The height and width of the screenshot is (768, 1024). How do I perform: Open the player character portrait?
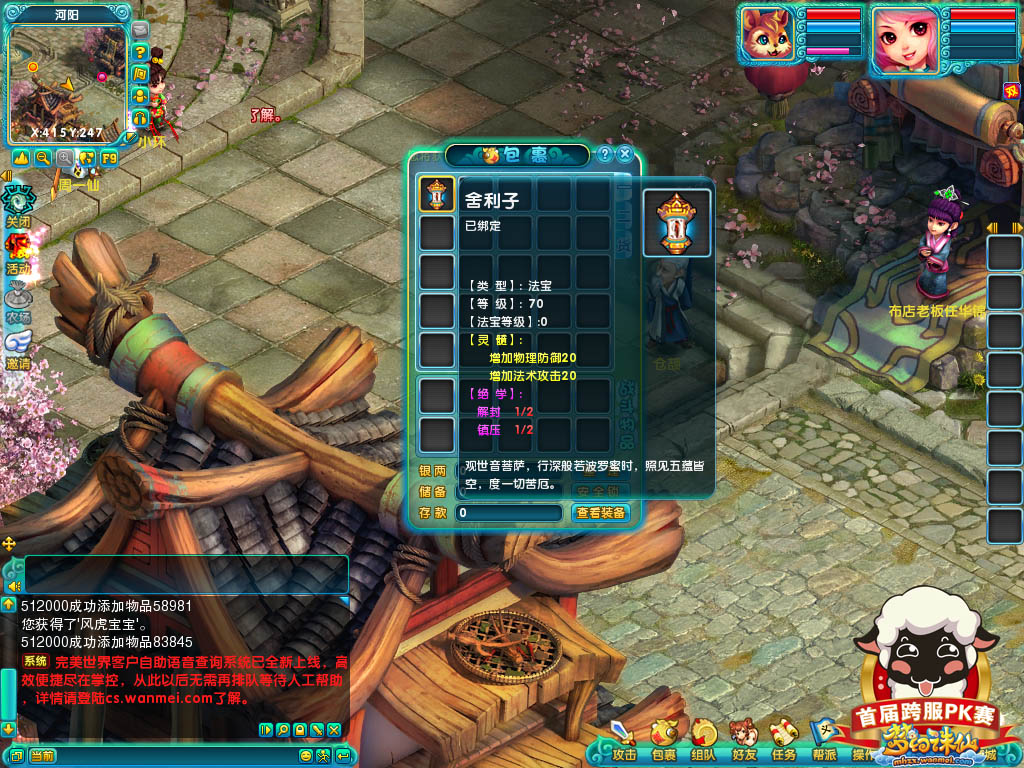pyautogui.click(x=904, y=38)
